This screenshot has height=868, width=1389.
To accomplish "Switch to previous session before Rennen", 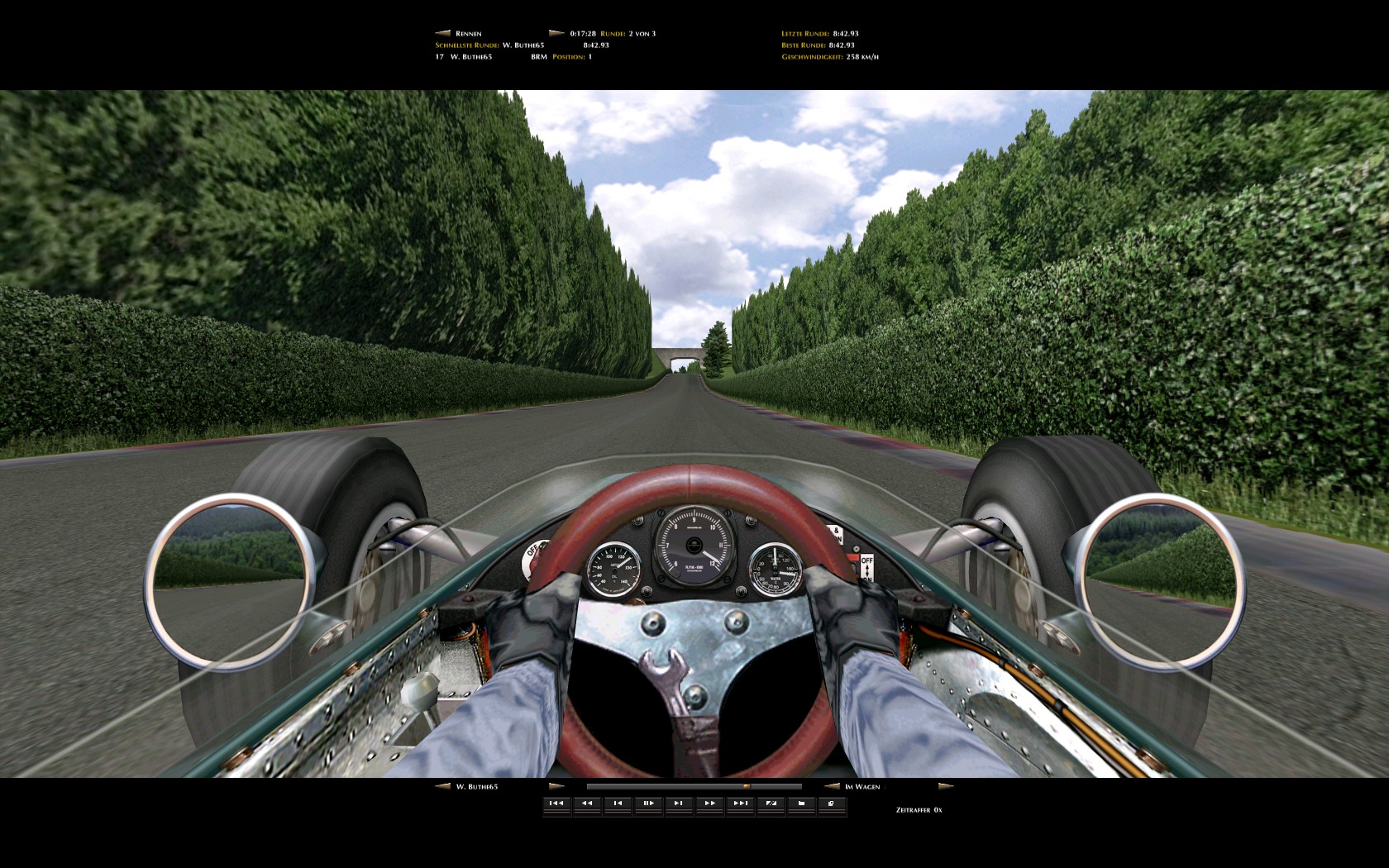I will [442, 34].
